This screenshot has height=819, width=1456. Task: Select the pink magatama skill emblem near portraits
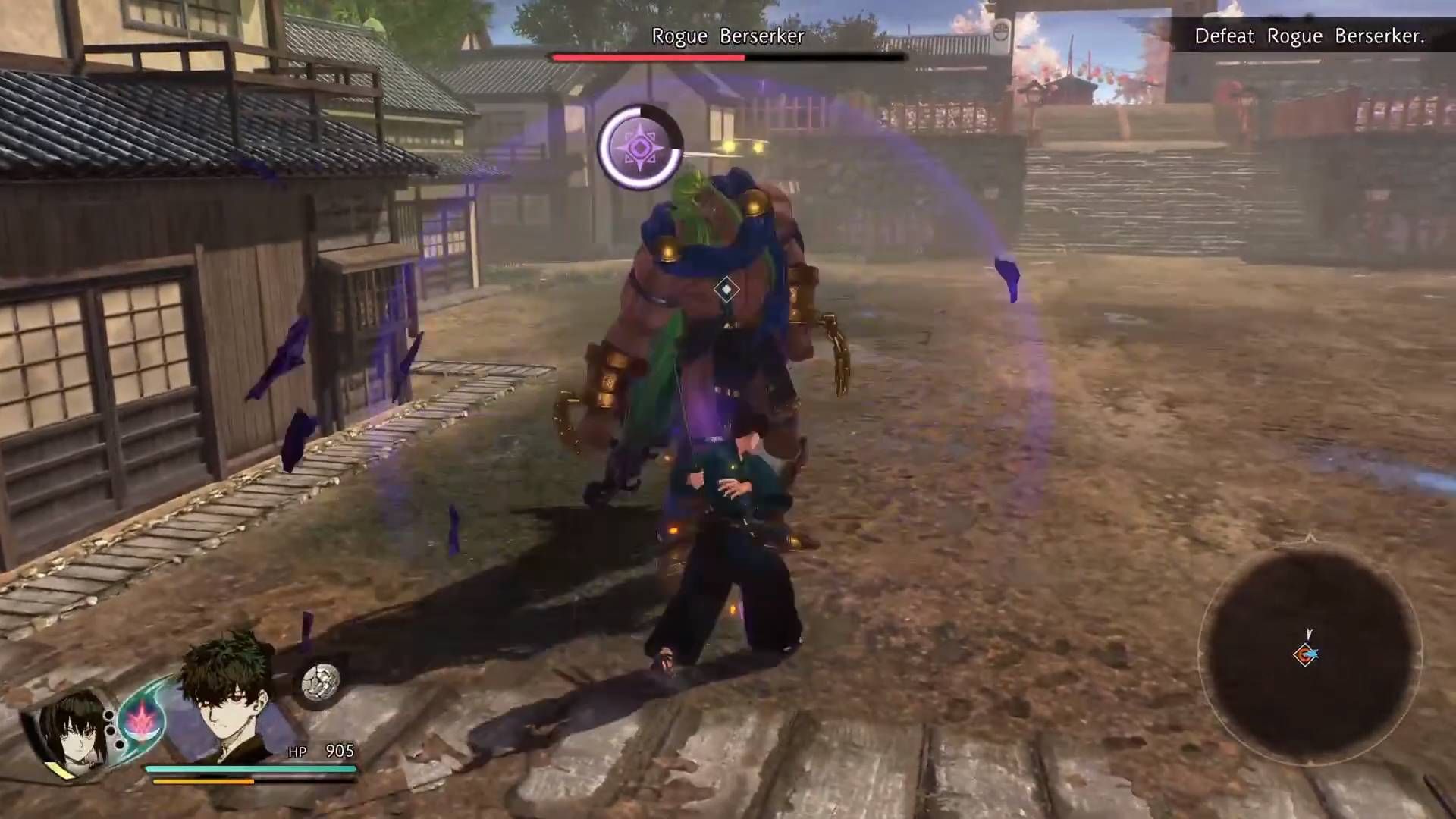click(x=142, y=722)
